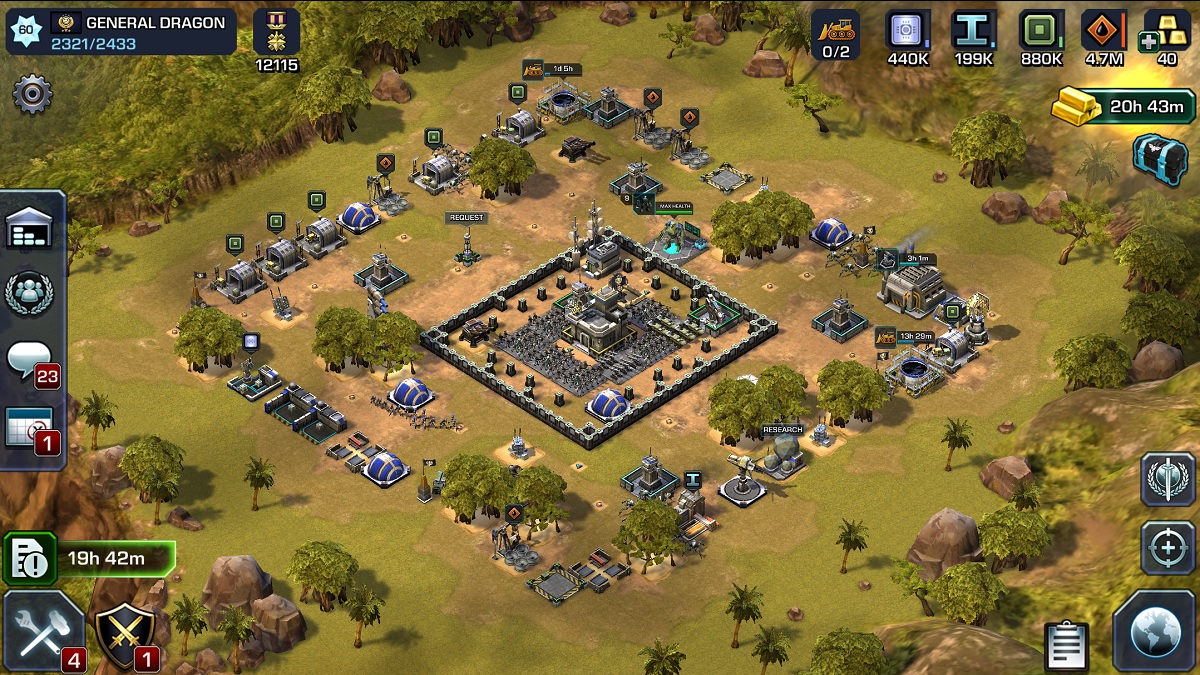Open the clipboard task list
This screenshot has height=675, width=1200.
point(1067,646)
